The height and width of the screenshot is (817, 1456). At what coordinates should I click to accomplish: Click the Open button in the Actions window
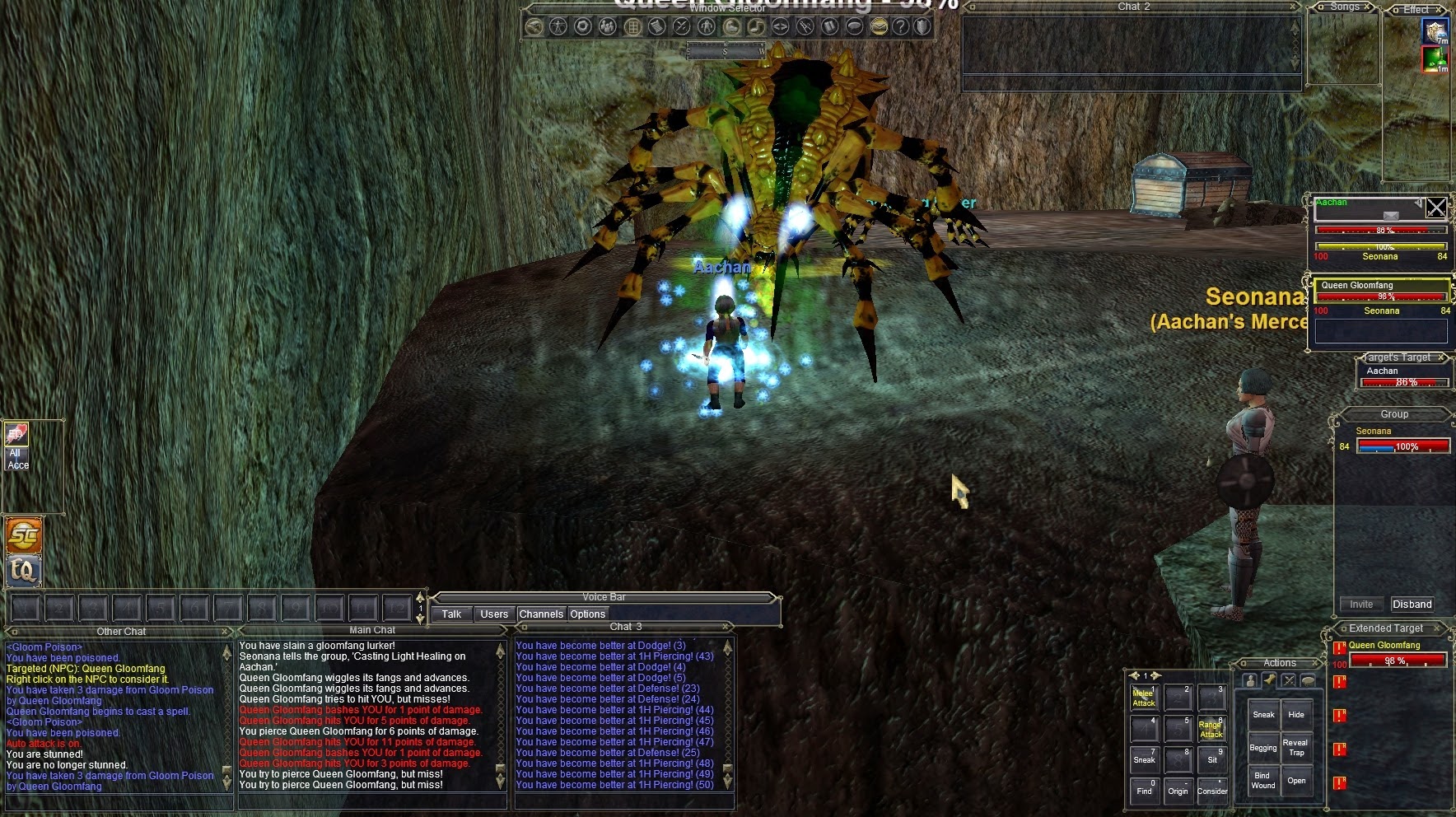(x=1296, y=780)
